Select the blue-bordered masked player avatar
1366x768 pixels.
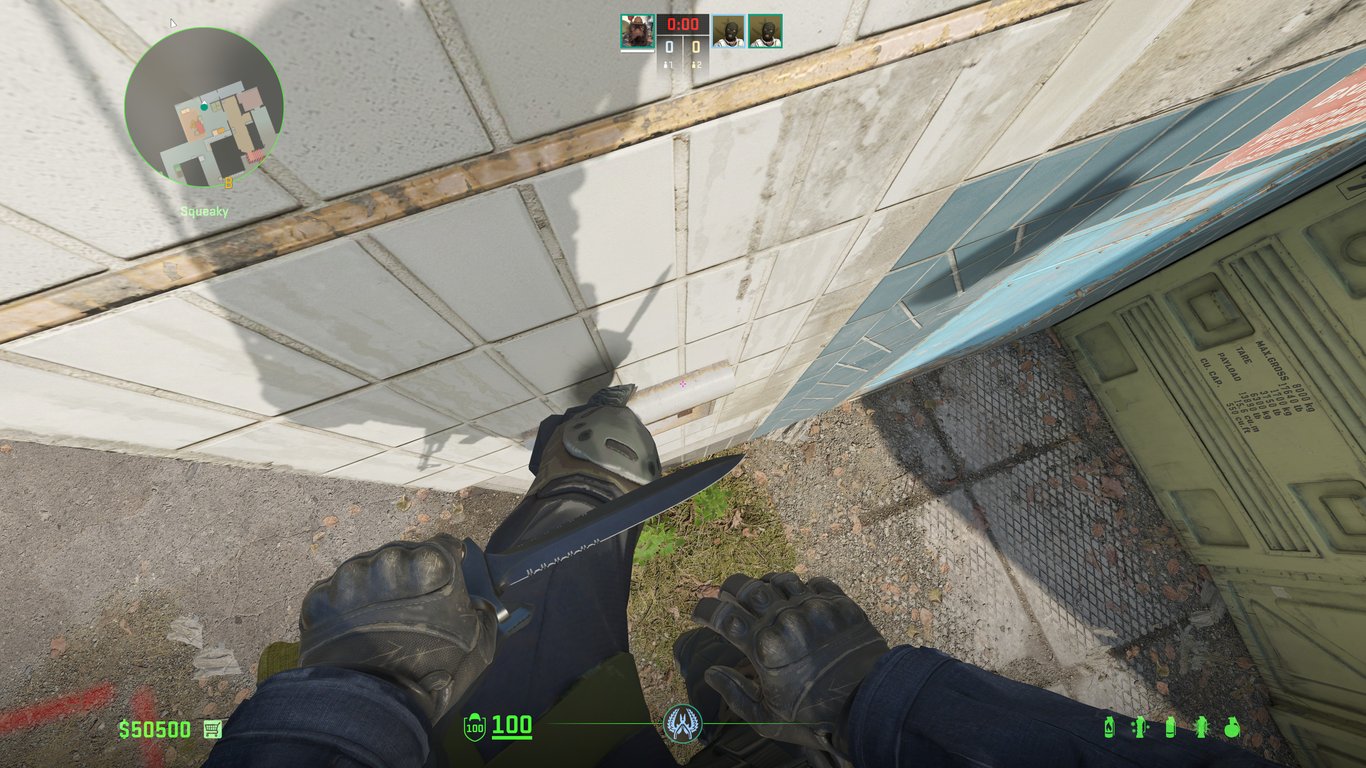(x=729, y=31)
